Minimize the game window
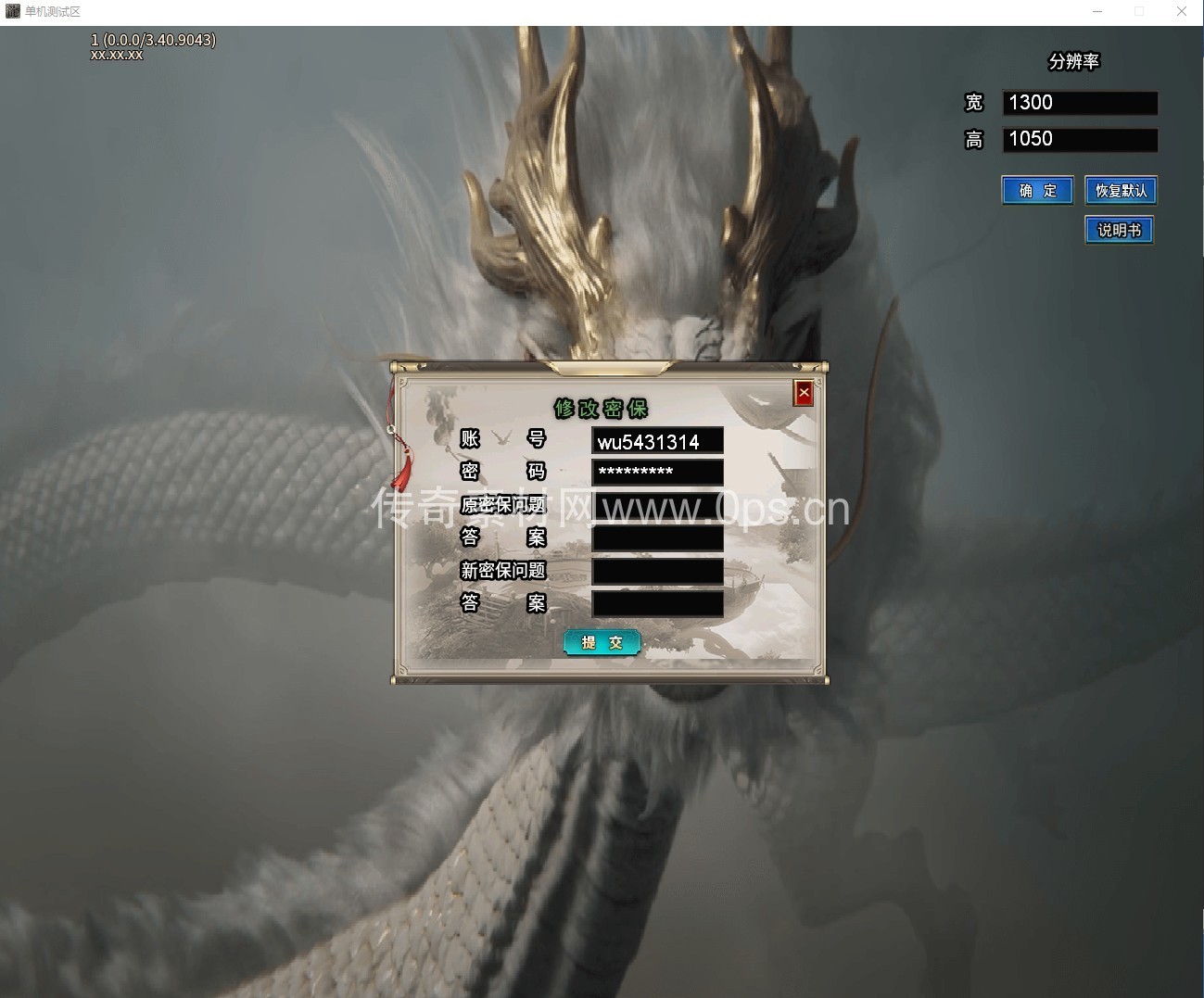The width and height of the screenshot is (1204, 998). coord(1097,11)
